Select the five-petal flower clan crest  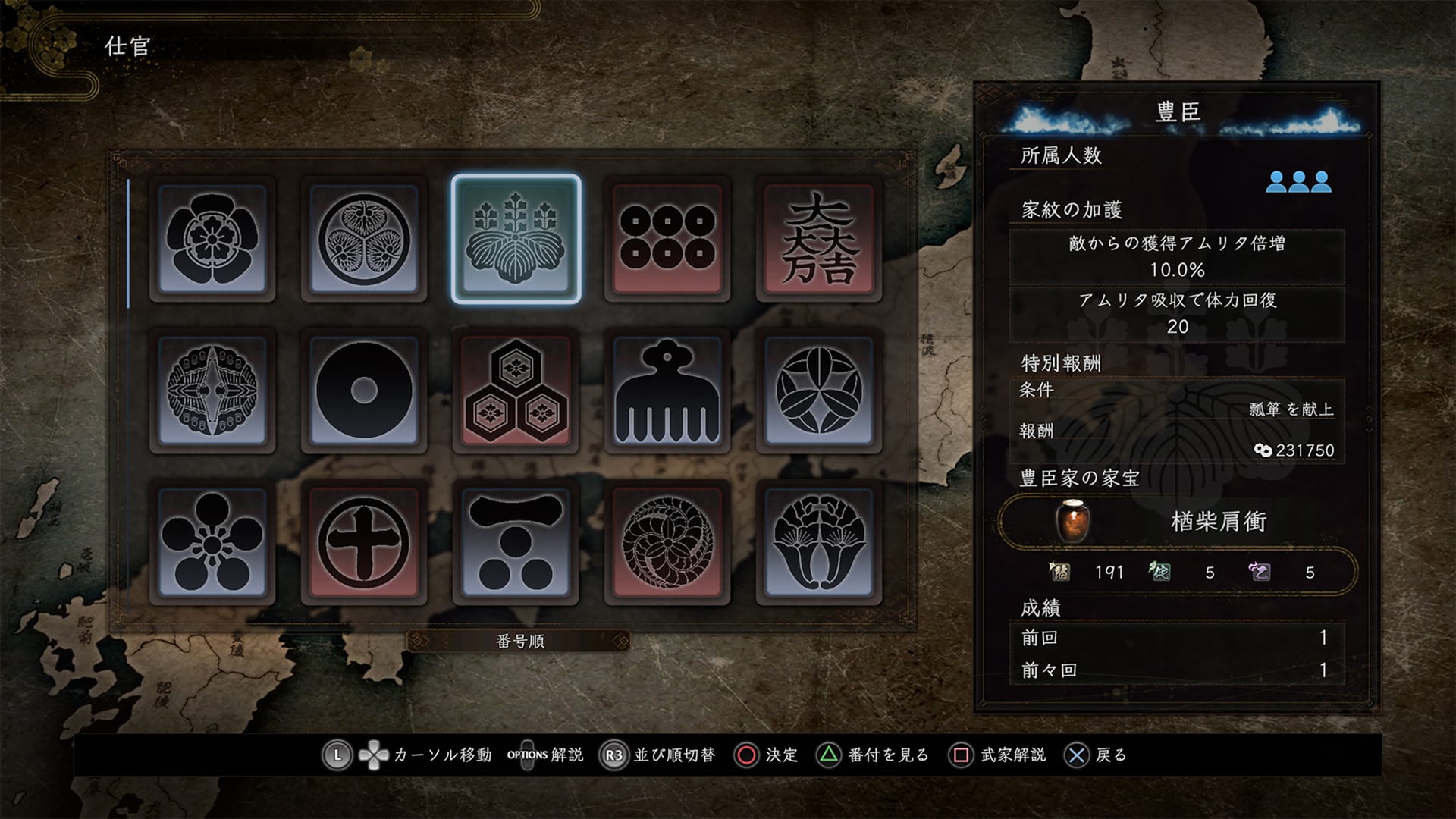tap(212, 239)
